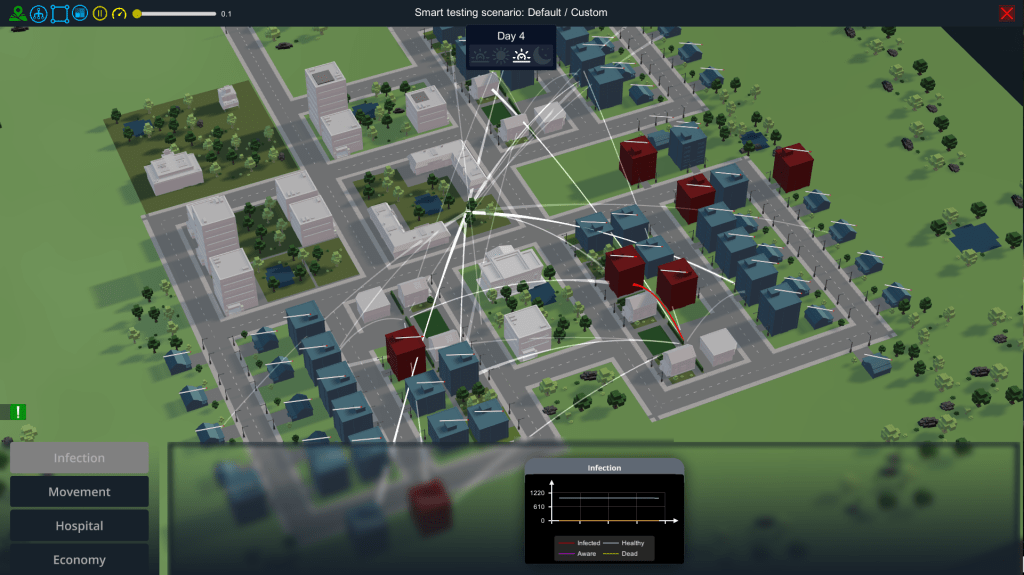Viewport: 1024px width, 575px height.
Task: Click the blue round panel-layout icon
Action: [x=80, y=13]
